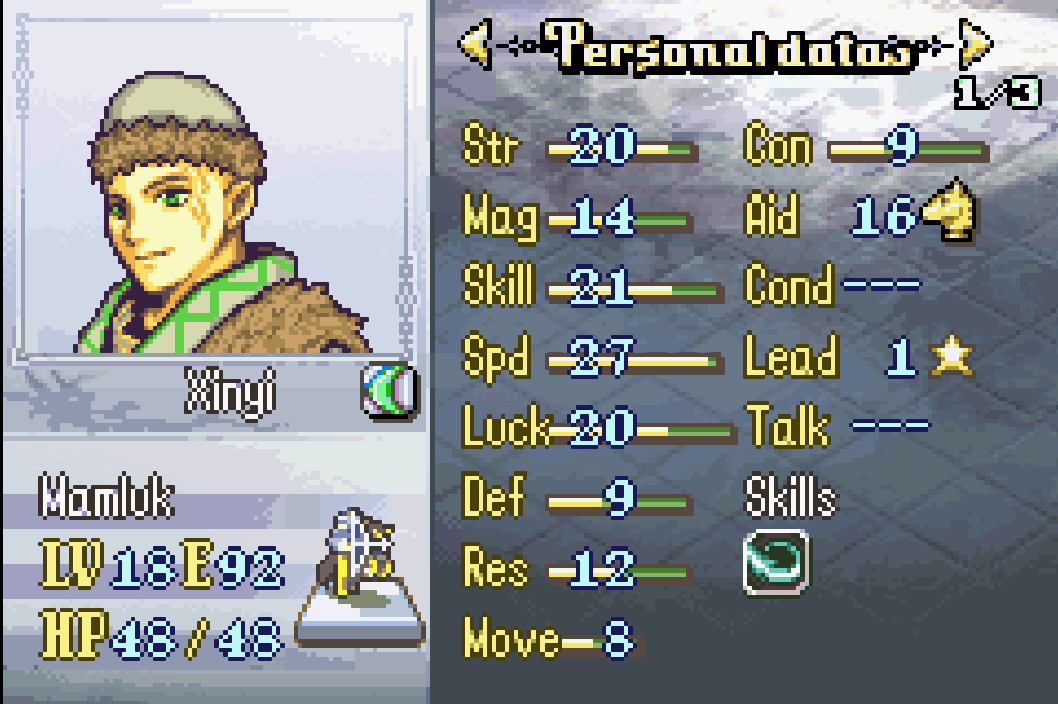The width and height of the screenshot is (1058, 704).
Task: Go to previous page with left arrow
Action: click(475, 45)
